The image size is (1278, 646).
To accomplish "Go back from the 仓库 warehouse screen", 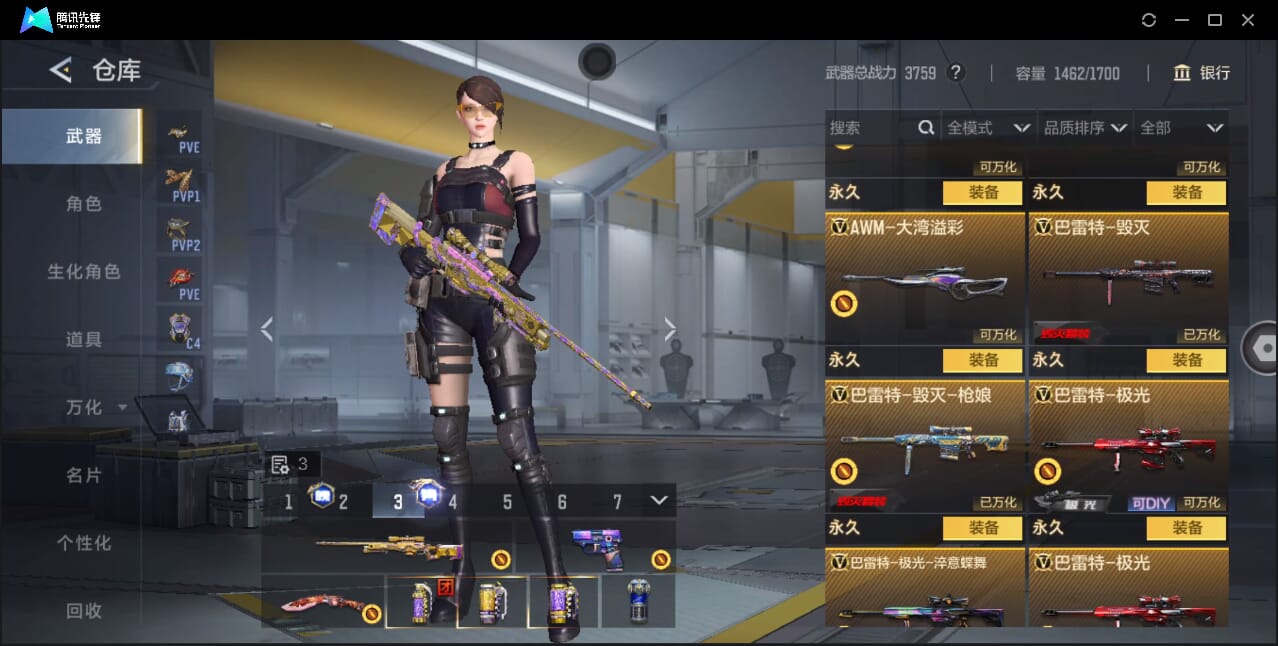I will pos(61,70).
